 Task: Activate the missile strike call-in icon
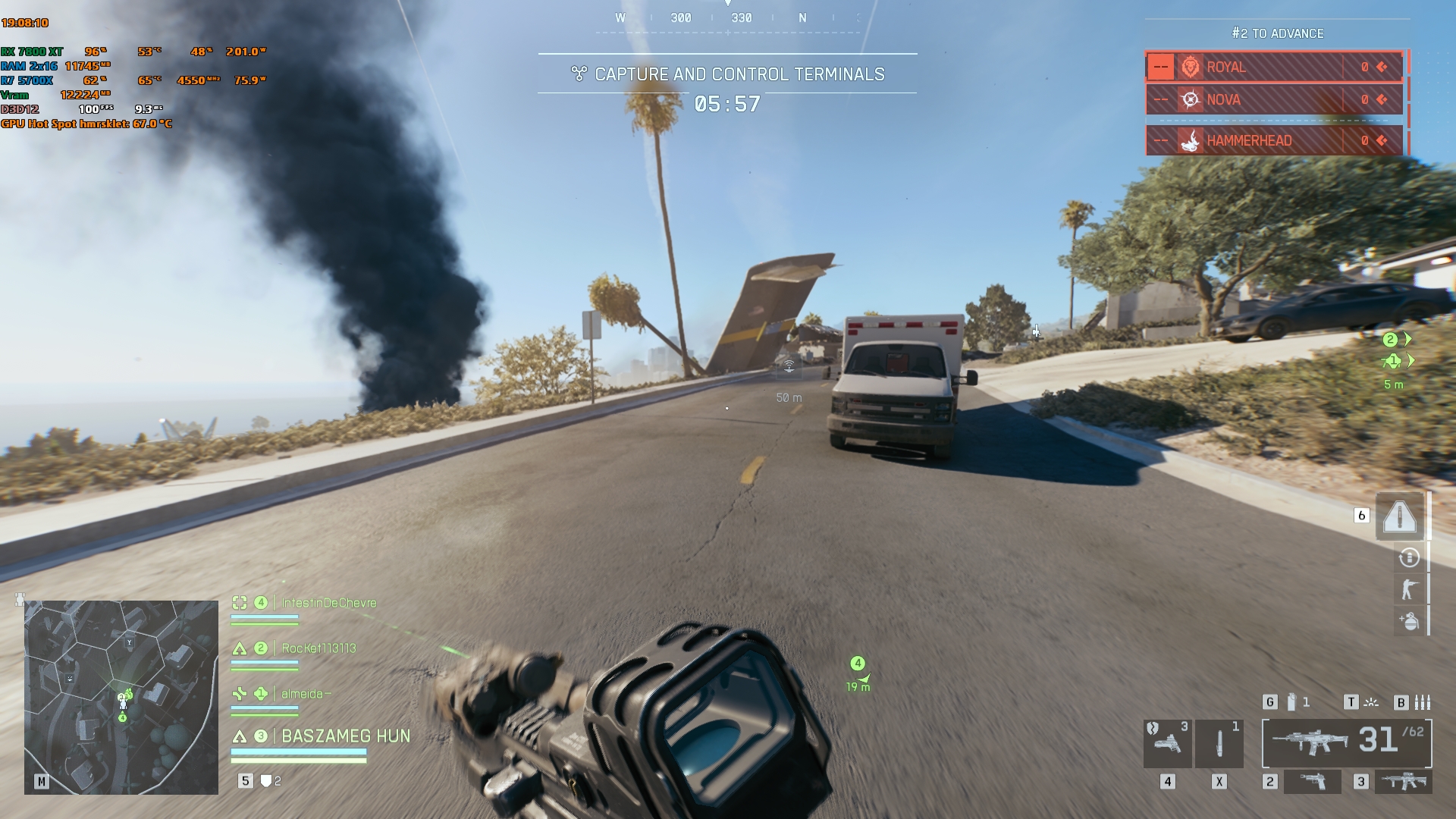tap(1400, 516)
